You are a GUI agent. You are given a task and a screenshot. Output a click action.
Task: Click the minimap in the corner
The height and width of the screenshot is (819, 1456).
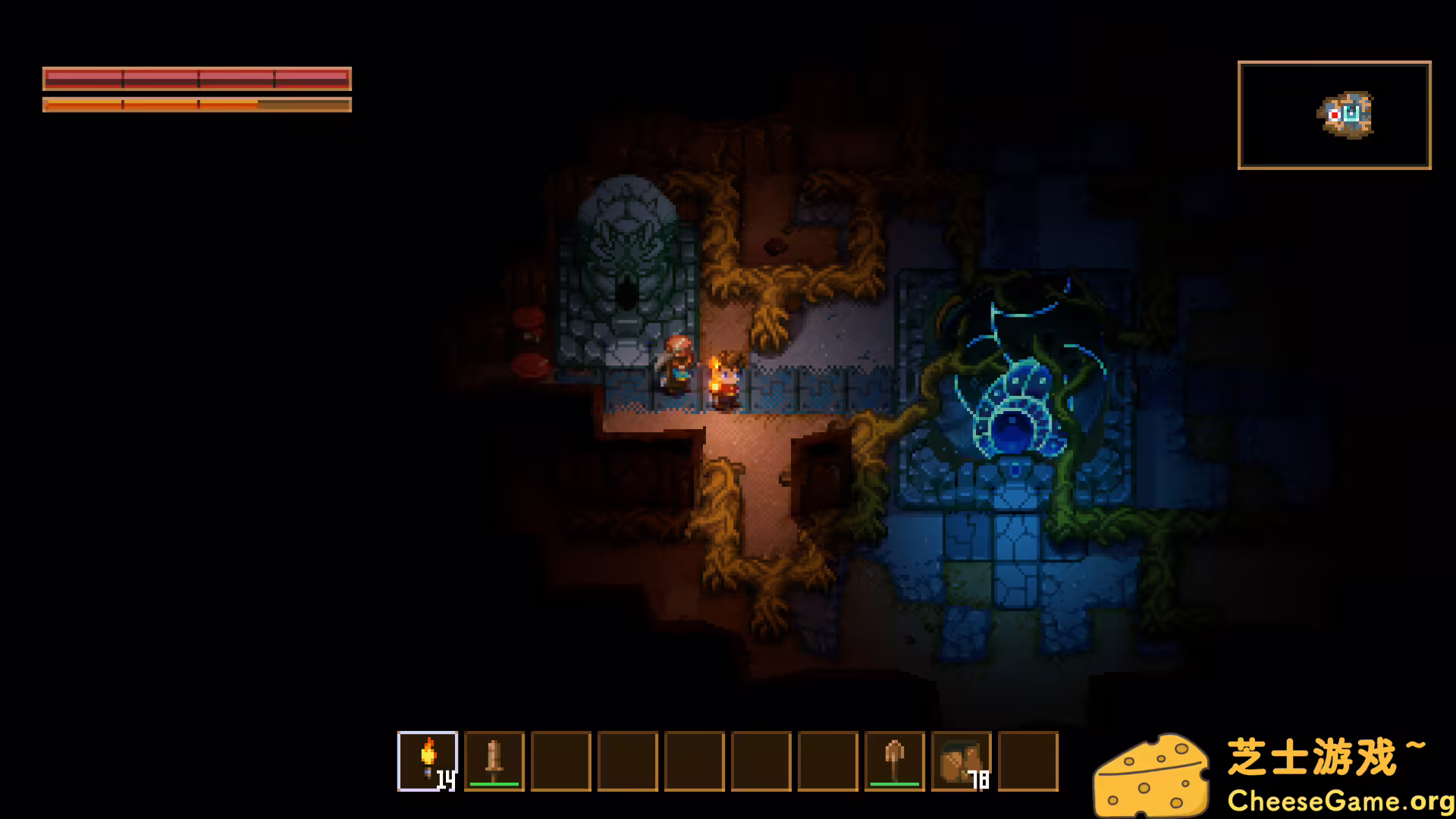(x=1334, y=115)
